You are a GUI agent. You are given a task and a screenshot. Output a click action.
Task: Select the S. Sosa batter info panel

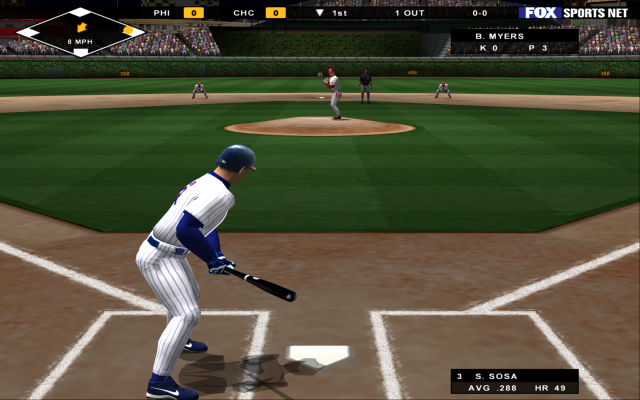(x=514, y=381)
